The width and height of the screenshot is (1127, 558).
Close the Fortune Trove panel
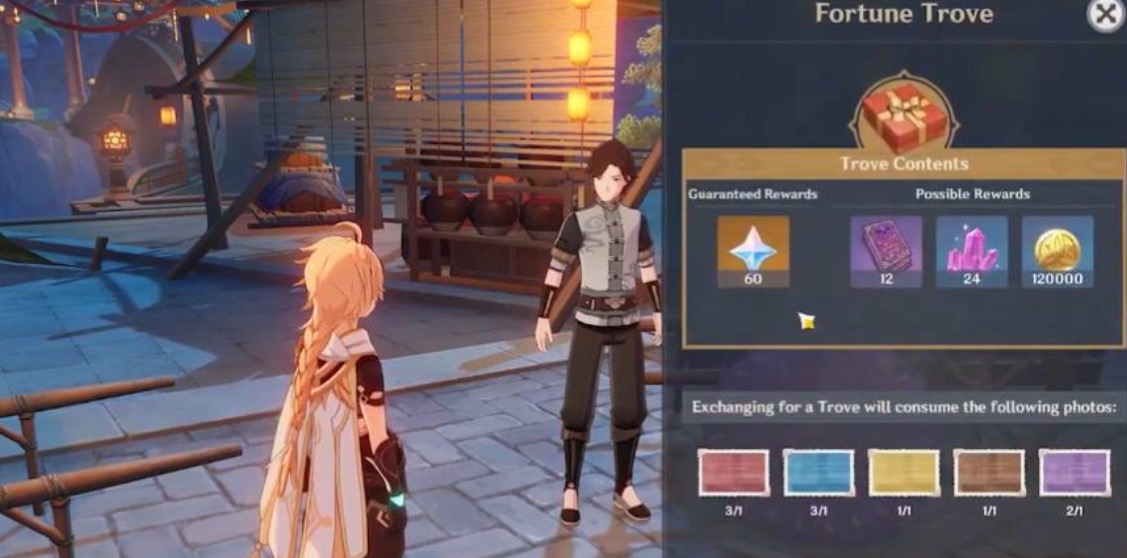1104,15
